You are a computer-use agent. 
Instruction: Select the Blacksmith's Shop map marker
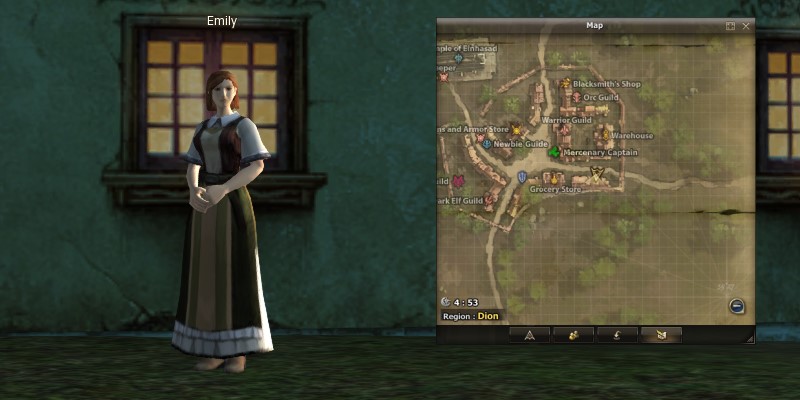click(566, 84)
